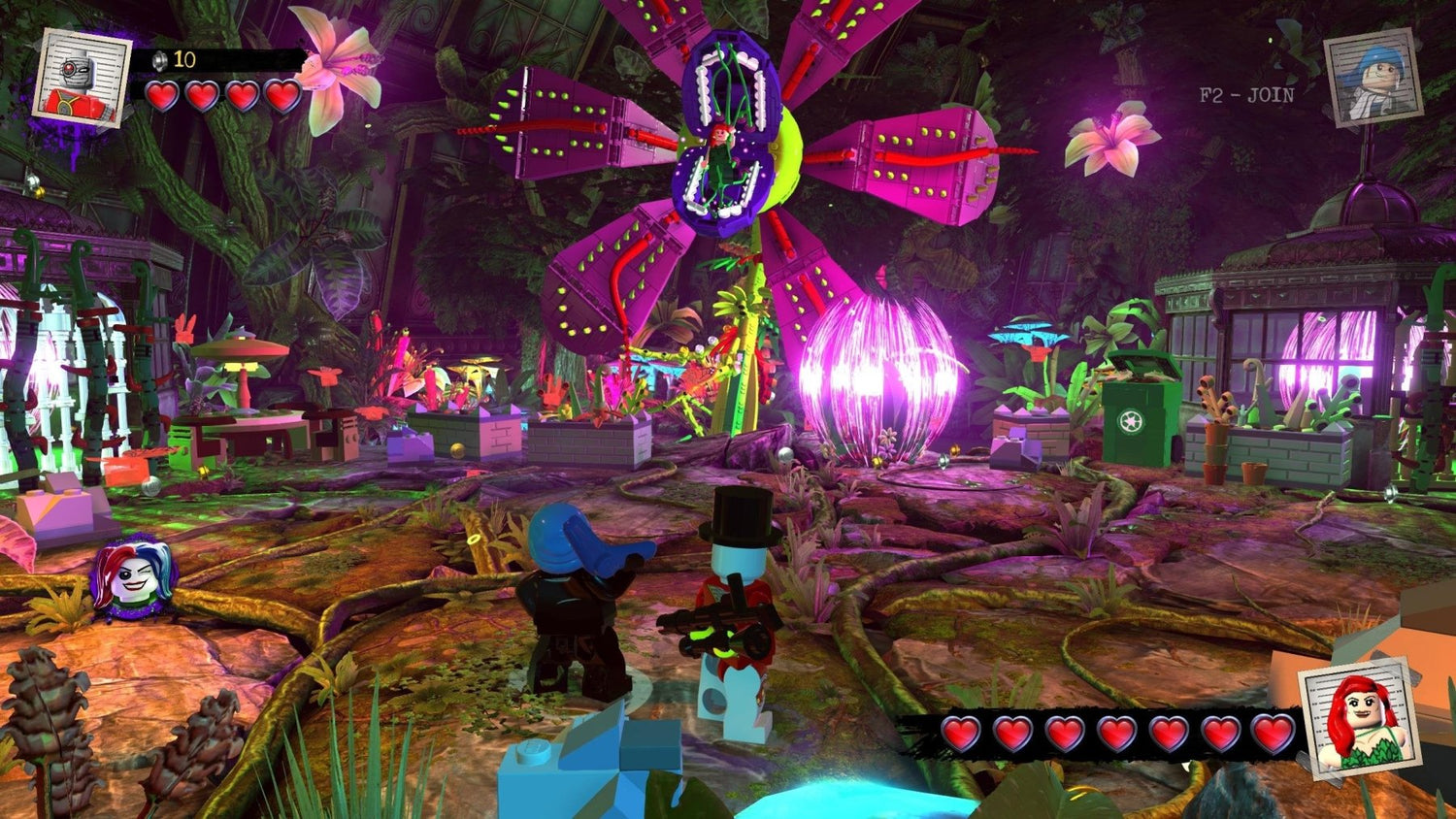Viewport: 1456px width, 819px height.
Task: Click the stud count reading 10
Action: 182,57
